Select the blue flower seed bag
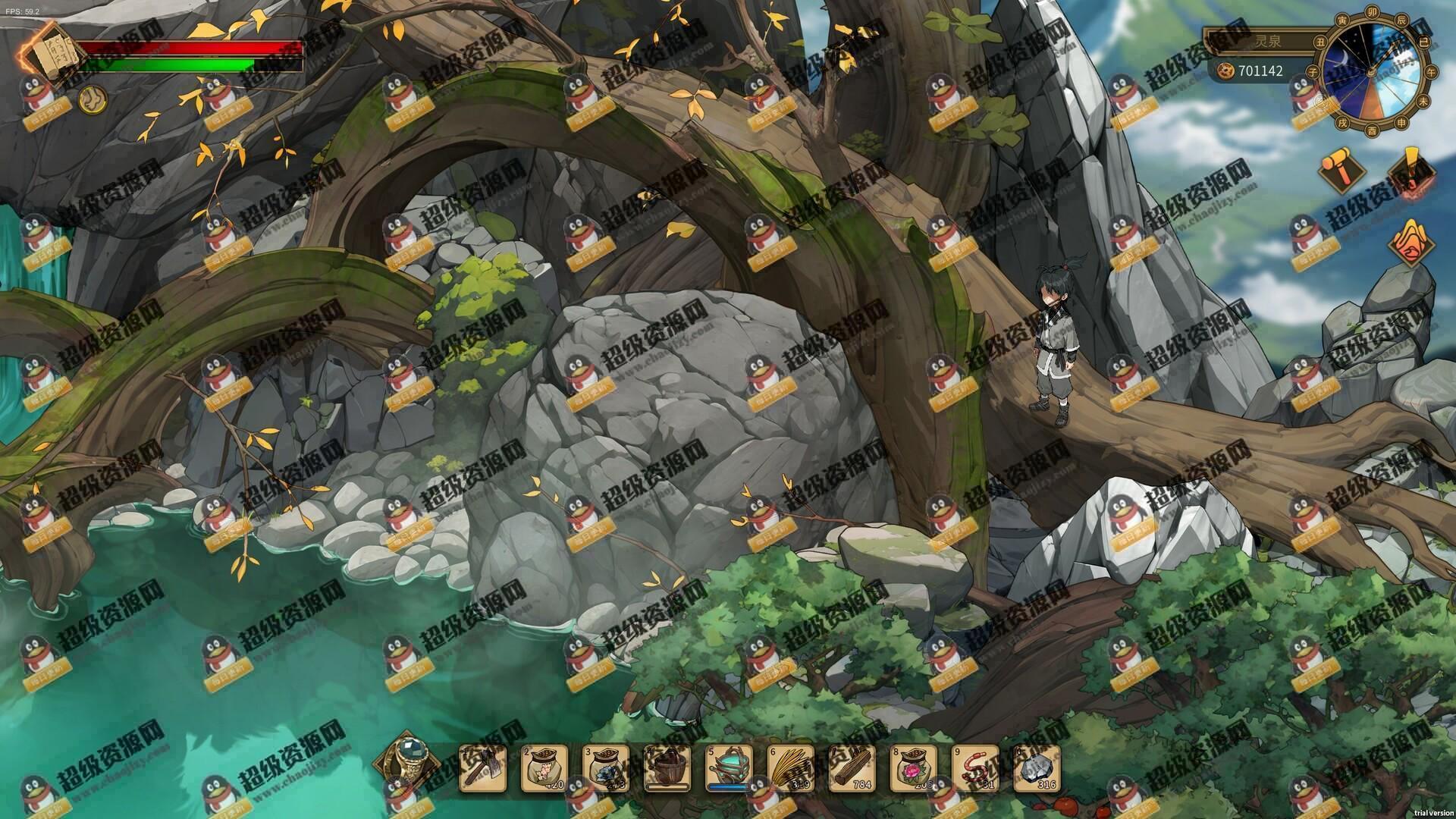Image resolution: width=1456 pixels, height=819 pixels. (606, 767)
